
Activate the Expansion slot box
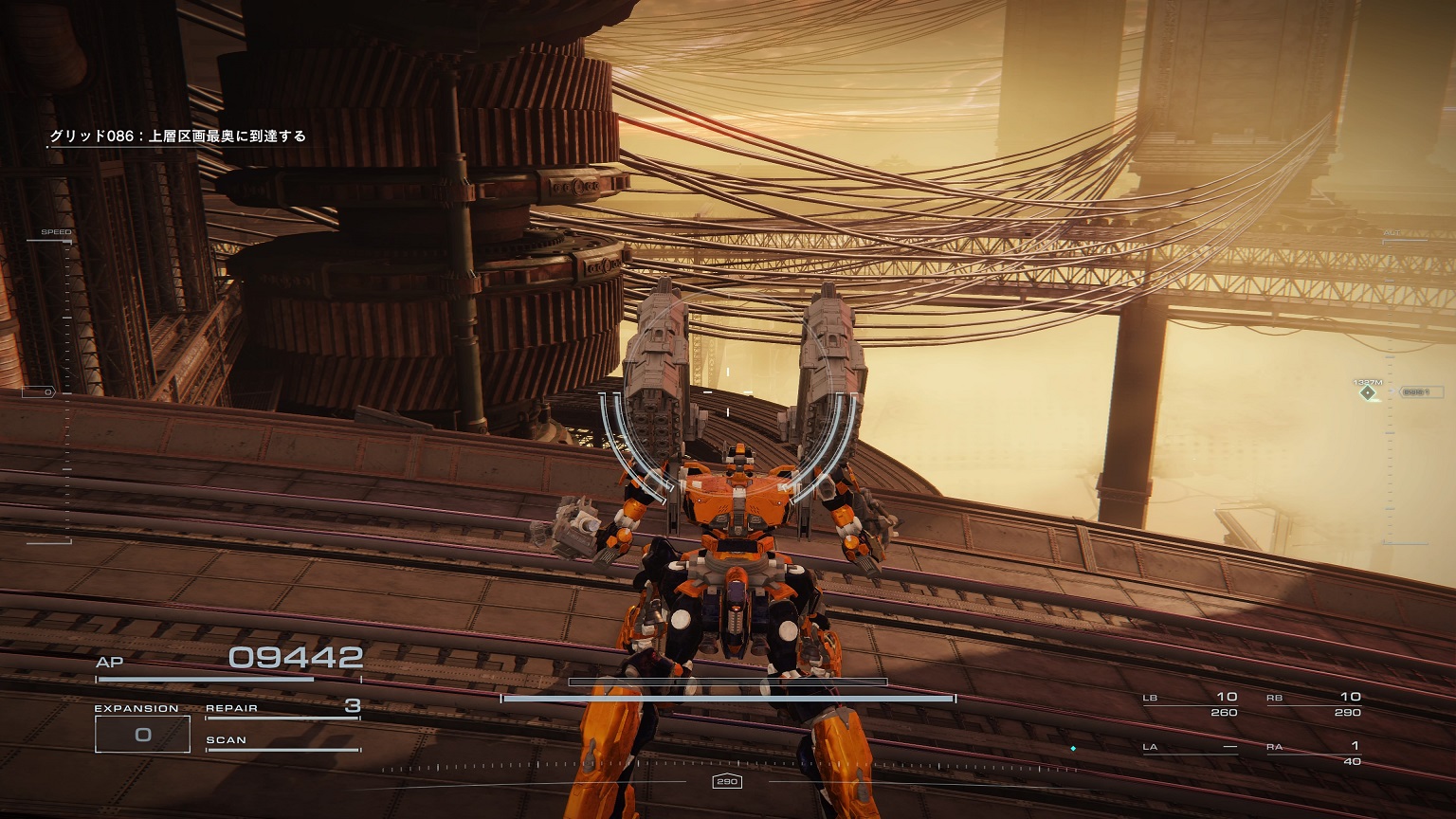[x=142, y=734]
